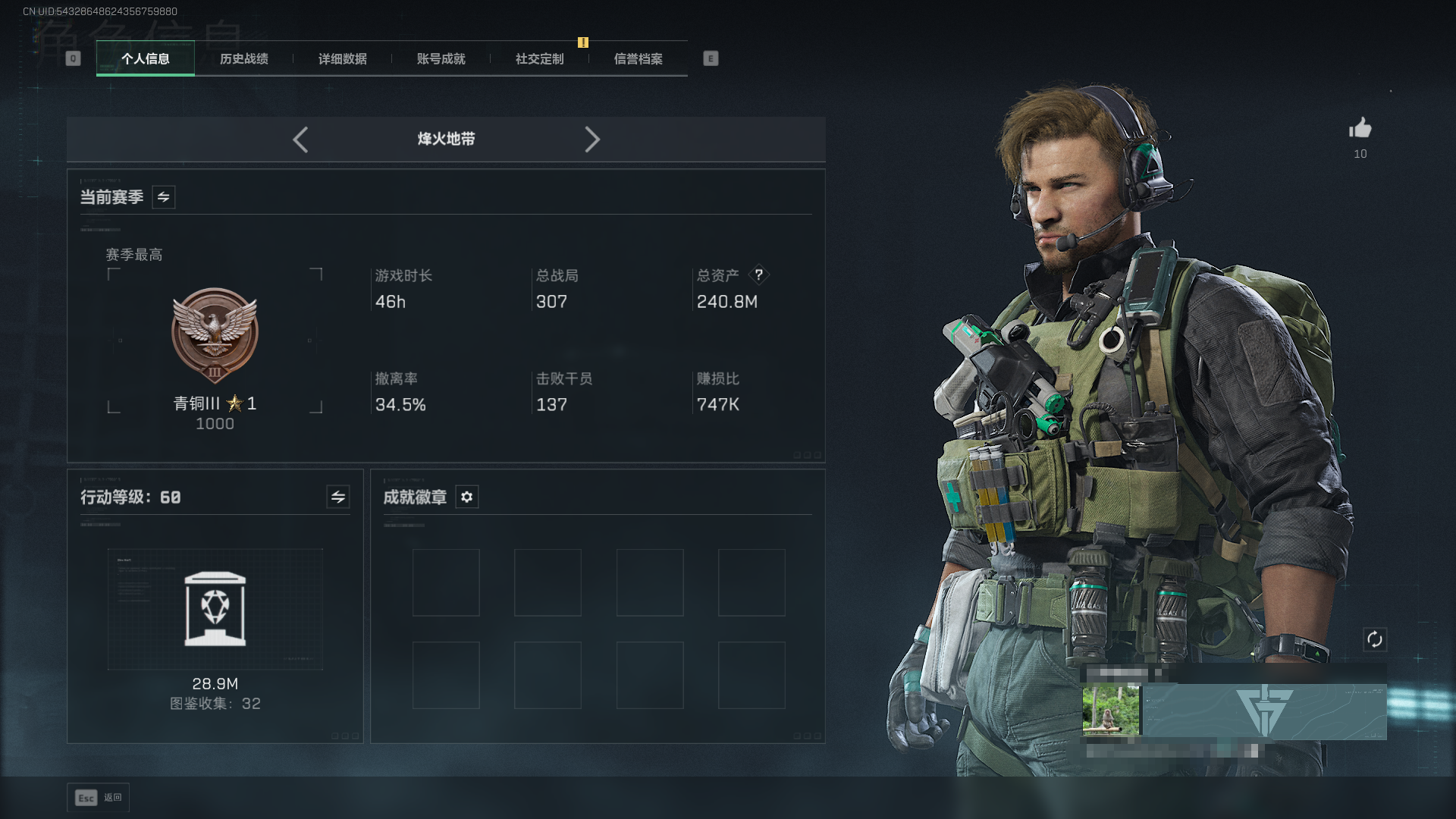Viewport: 1456px width, 819px height.
Task: Switch to the 个人信息 tab
Action: click(x=145, y=58)
